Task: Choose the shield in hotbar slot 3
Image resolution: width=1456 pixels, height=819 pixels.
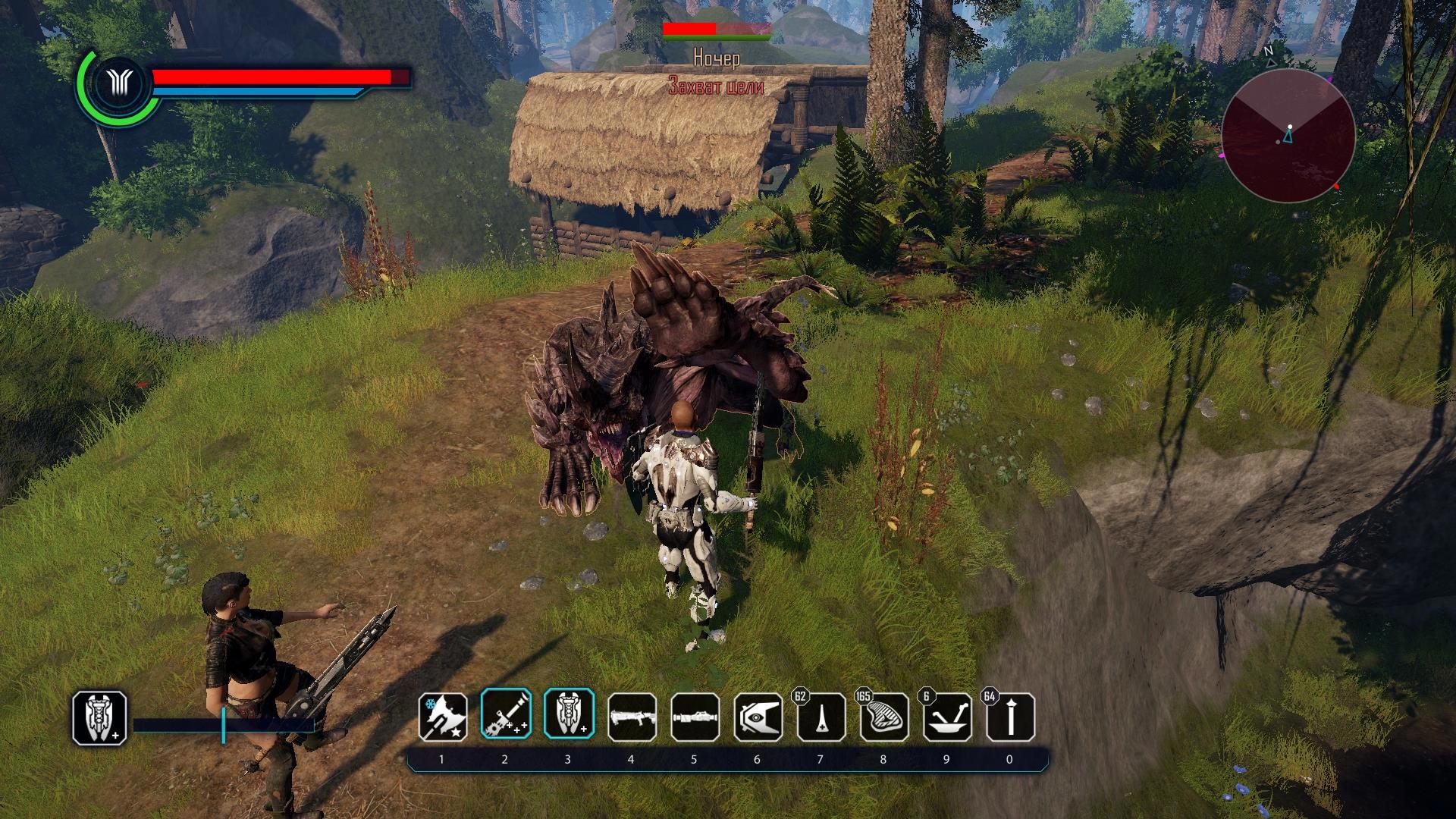Action: point(568,716)
